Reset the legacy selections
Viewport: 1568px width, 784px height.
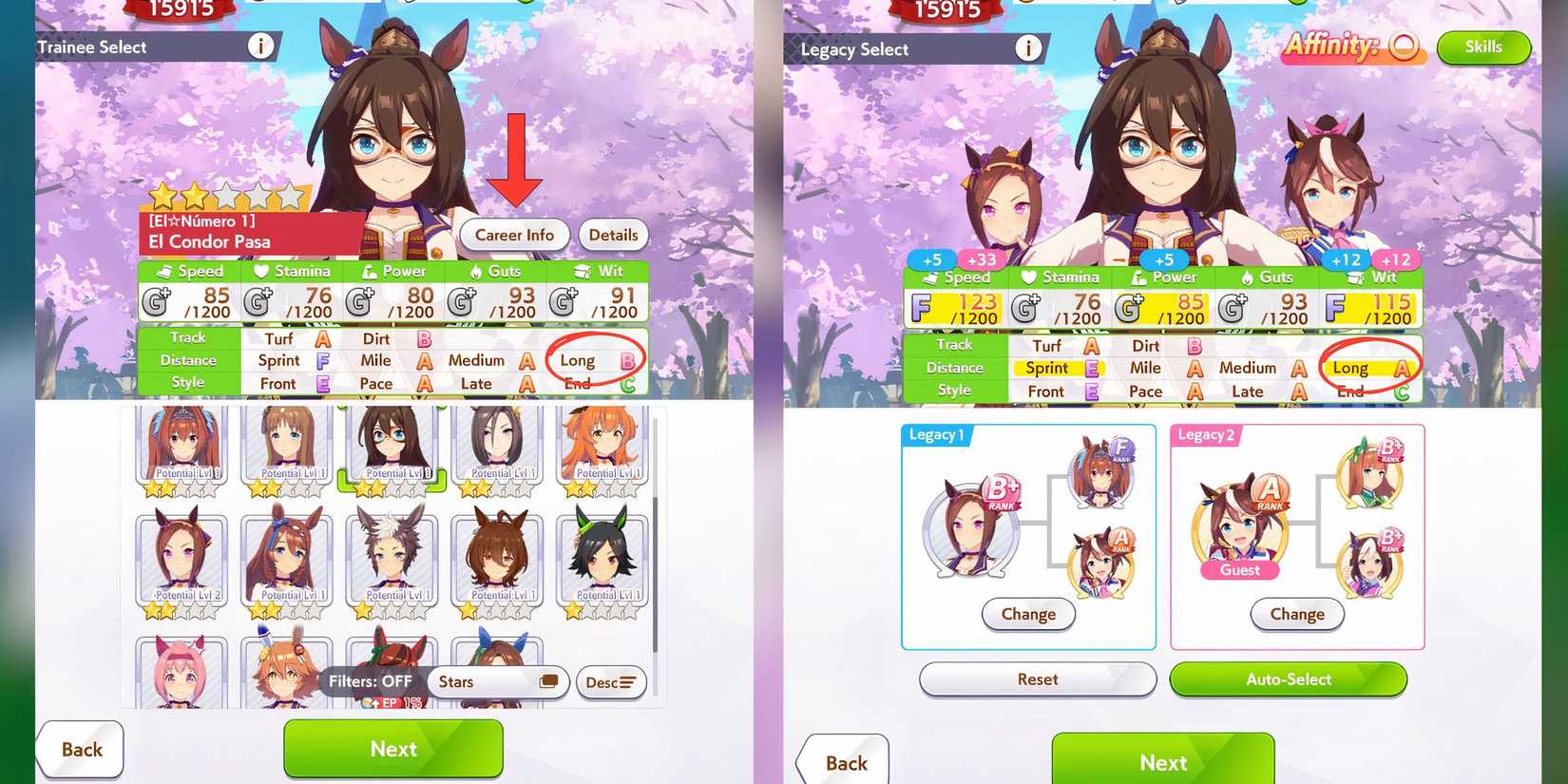click(1036, 679)
